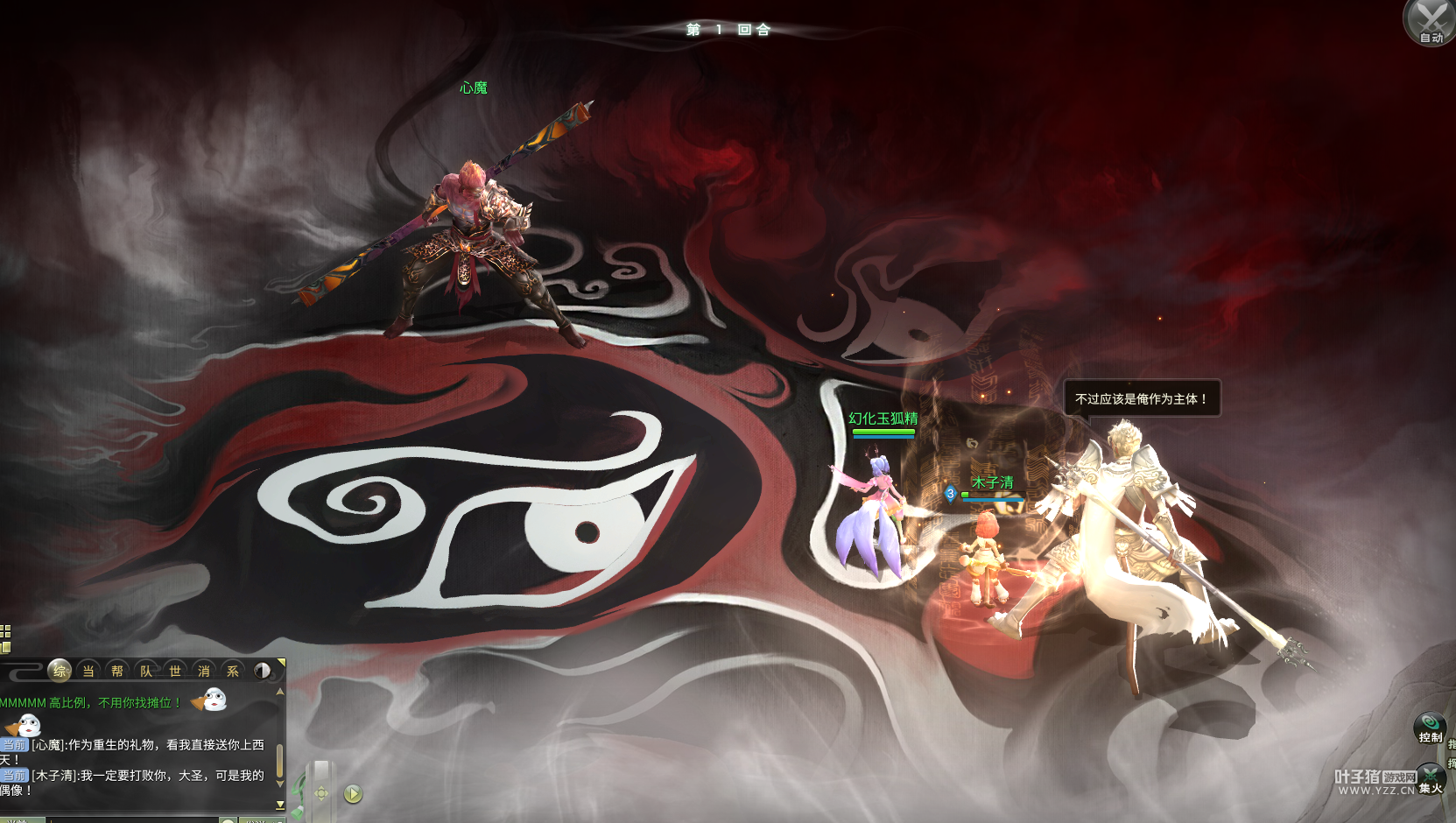Screen dimensions: 1456x823
Task: Select the 当前 channel tag on 心魔 message
Action: pos(14,745)
